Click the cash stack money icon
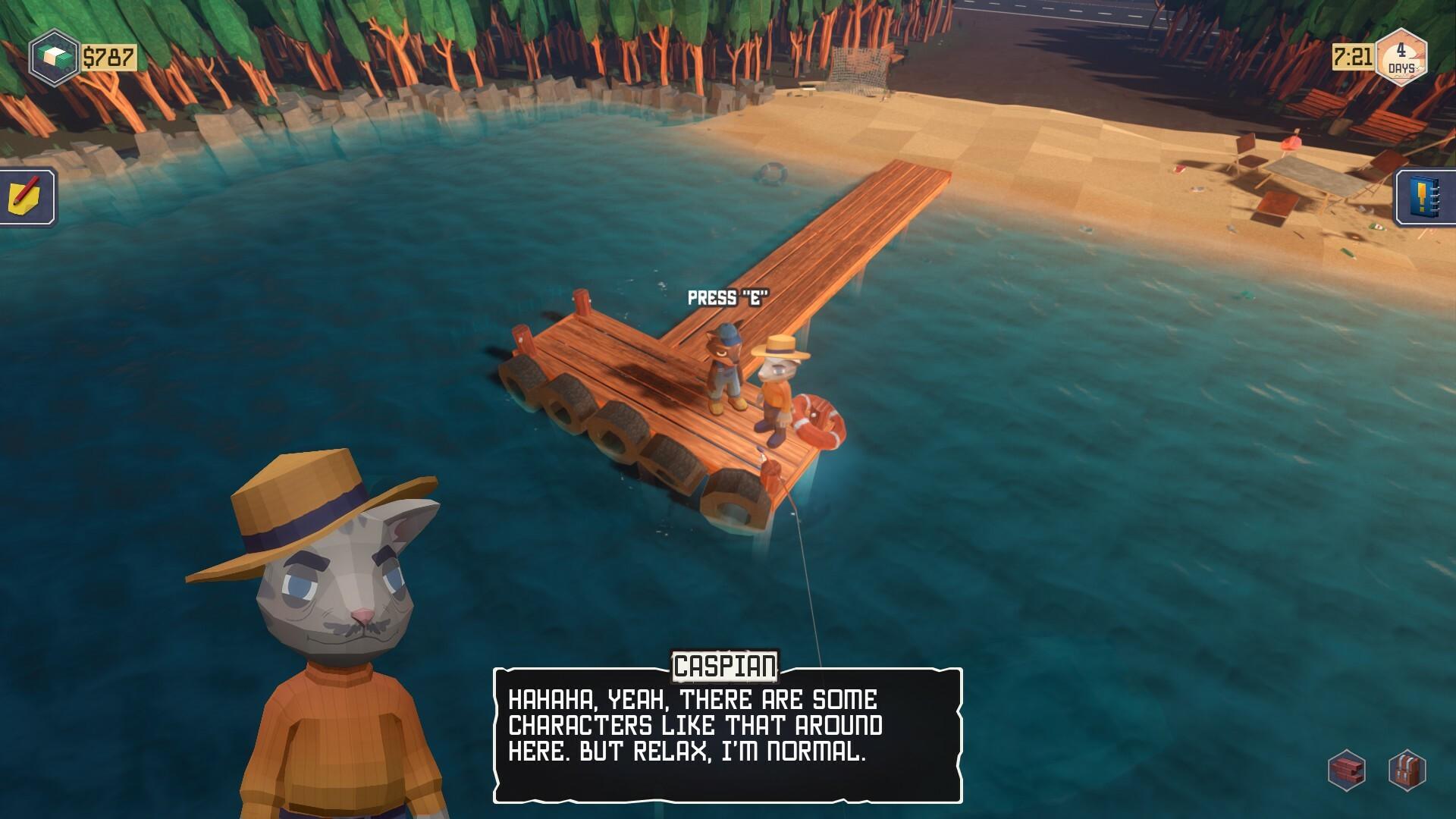The height and width of the screenshot is (819, 1456). click(55, 58)
